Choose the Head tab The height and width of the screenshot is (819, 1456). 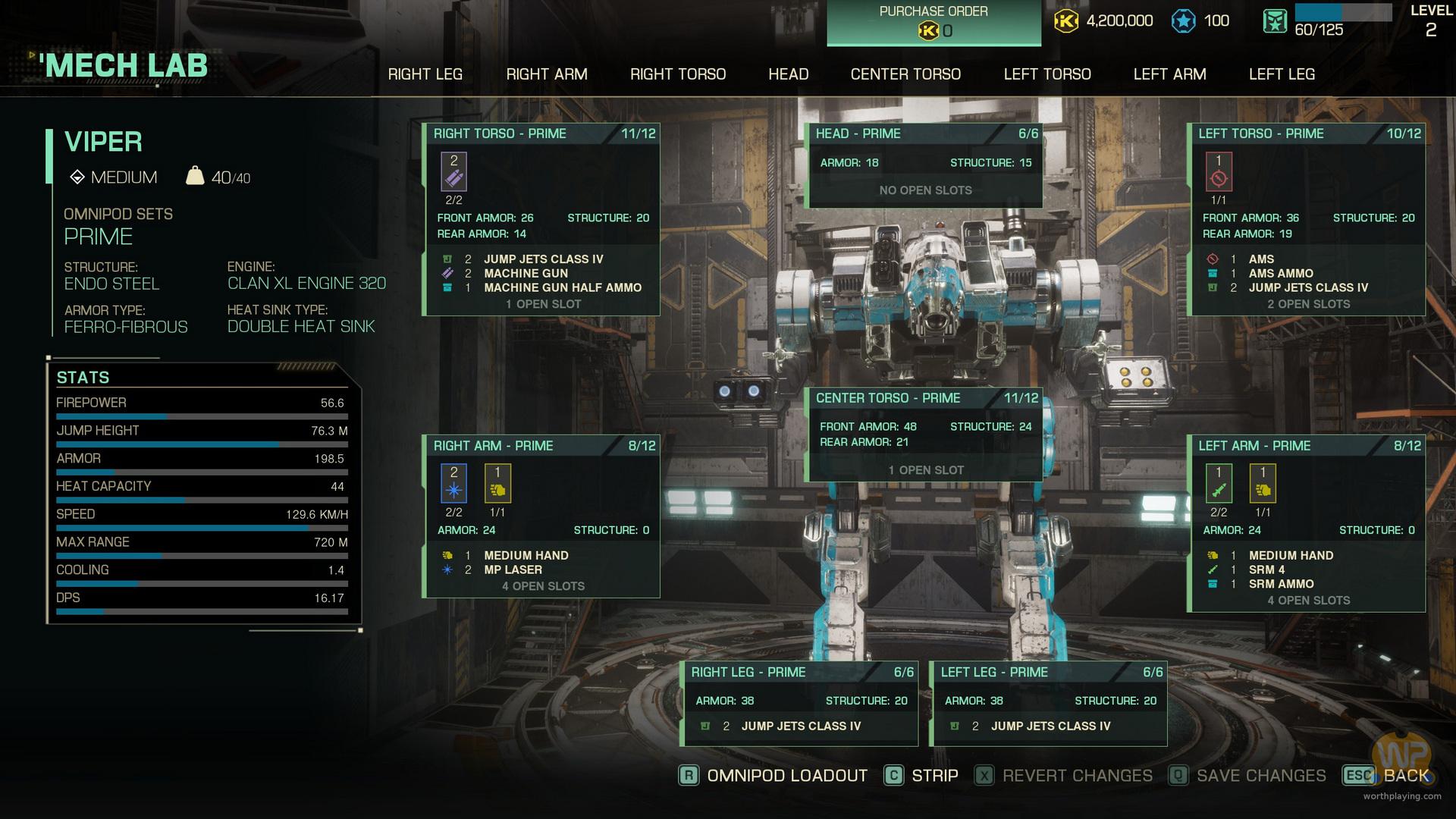point(788,74)
